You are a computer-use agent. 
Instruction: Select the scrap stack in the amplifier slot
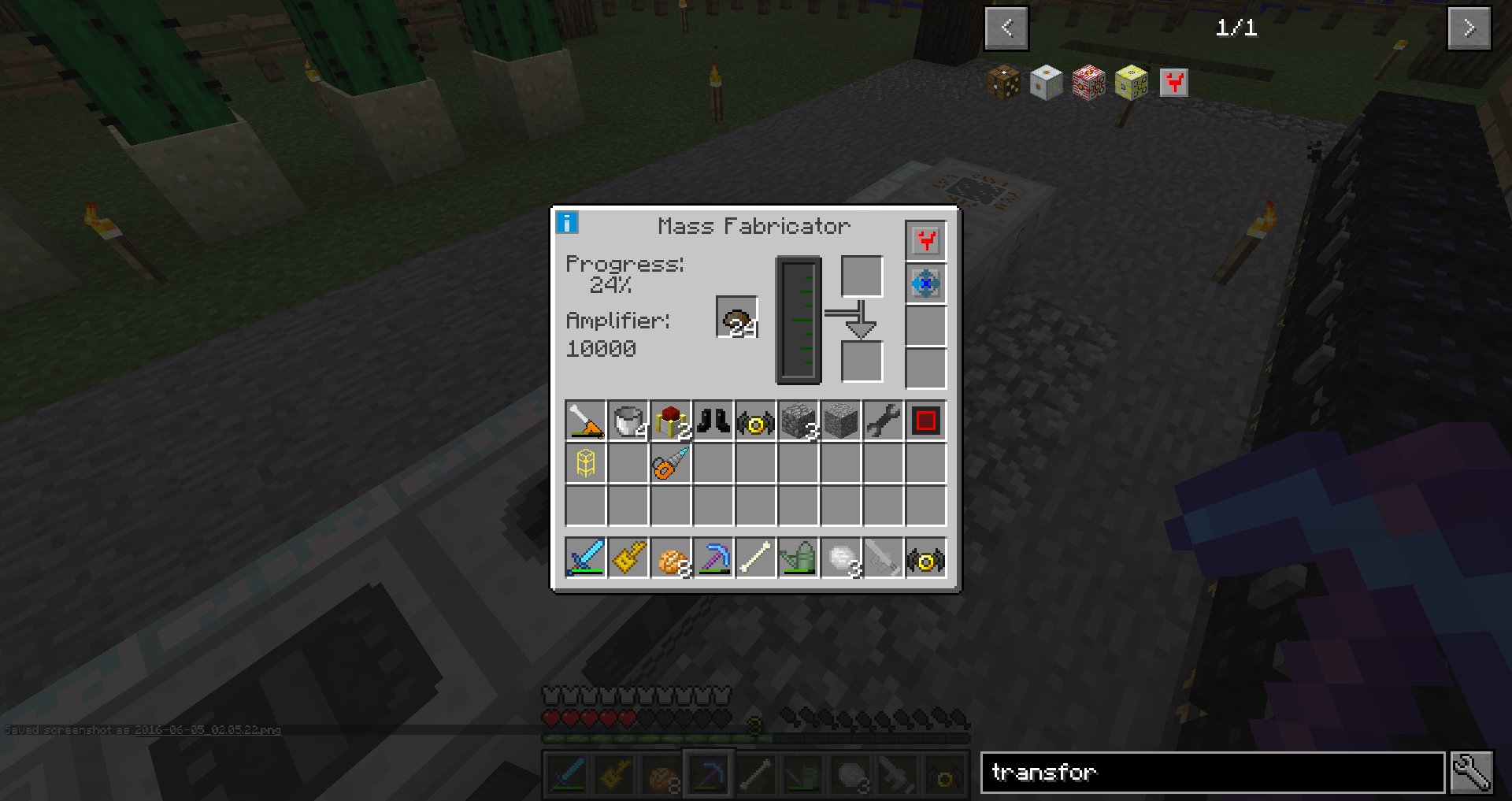coord(737,317)
